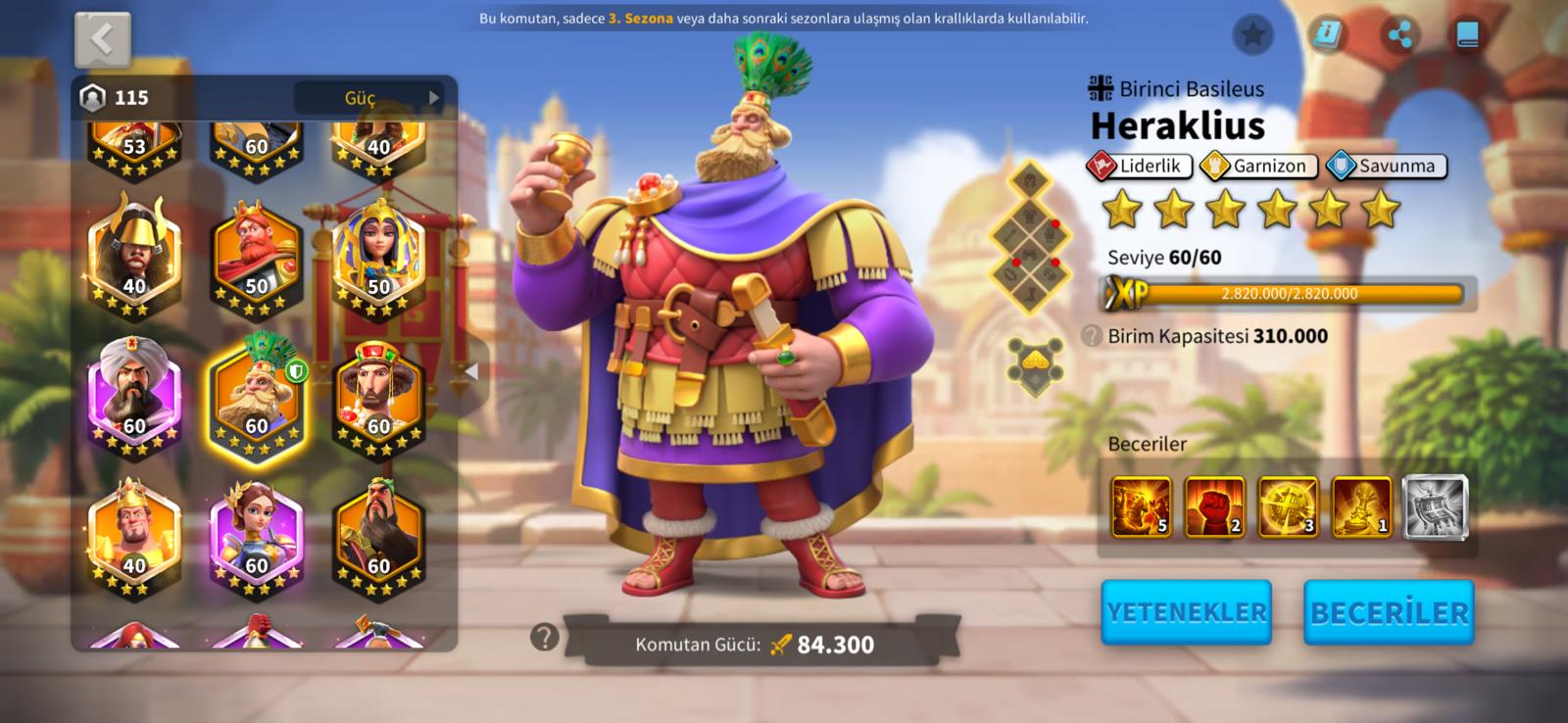This screenshot has height=723, width=1568.
Task: Select the purple-framed female commander level 60
Action: point(257,537)
